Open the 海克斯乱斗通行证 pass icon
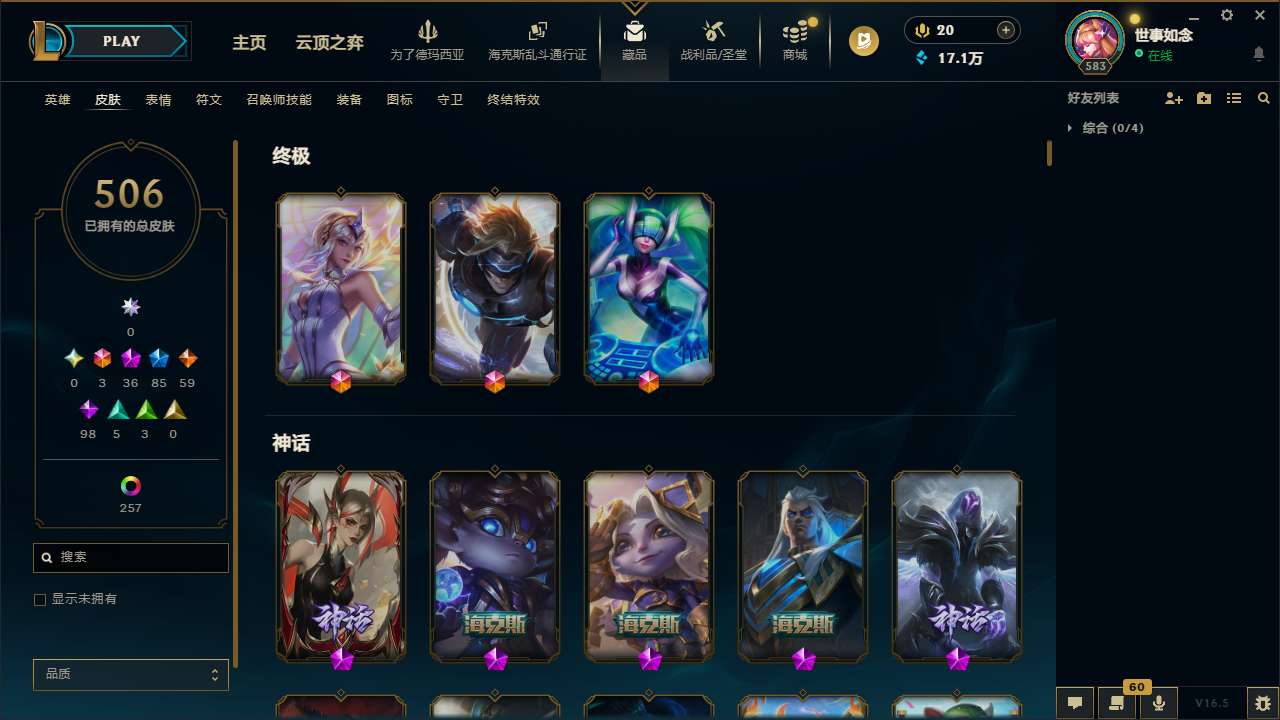This screenshot has width=1280, height=720. coord(537,40)
